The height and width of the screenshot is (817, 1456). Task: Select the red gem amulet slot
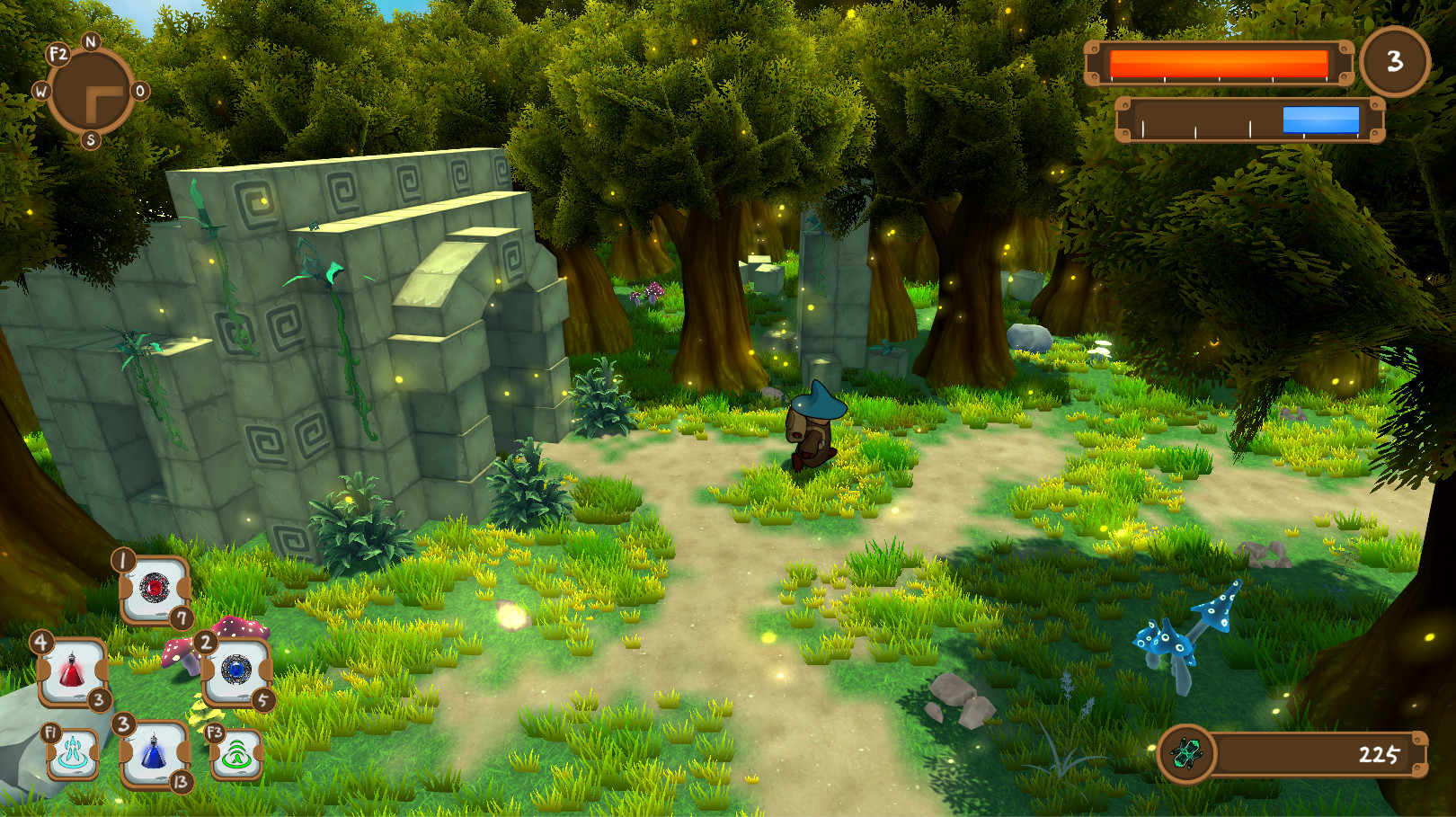(155, 589)
